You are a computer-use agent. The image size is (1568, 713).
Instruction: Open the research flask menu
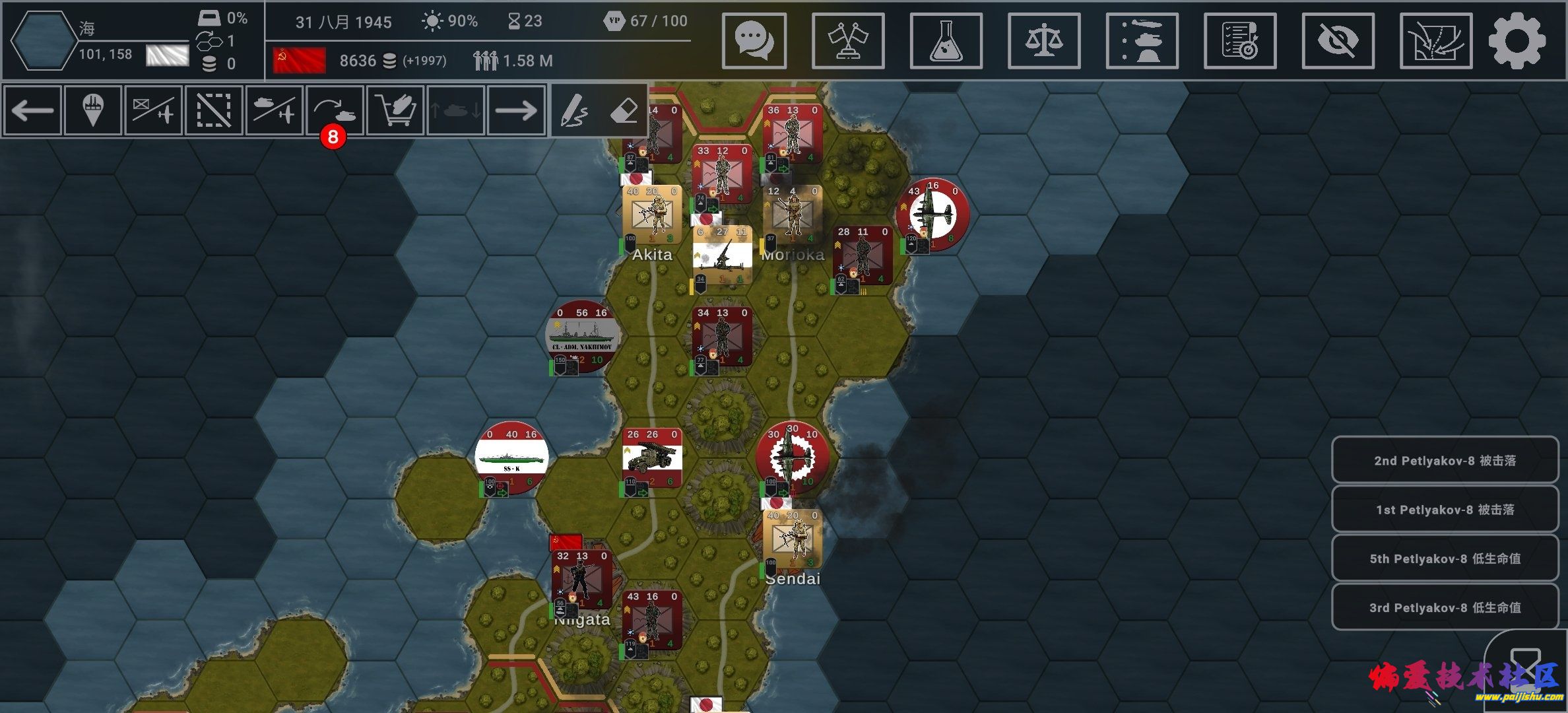tap(946, 41)
